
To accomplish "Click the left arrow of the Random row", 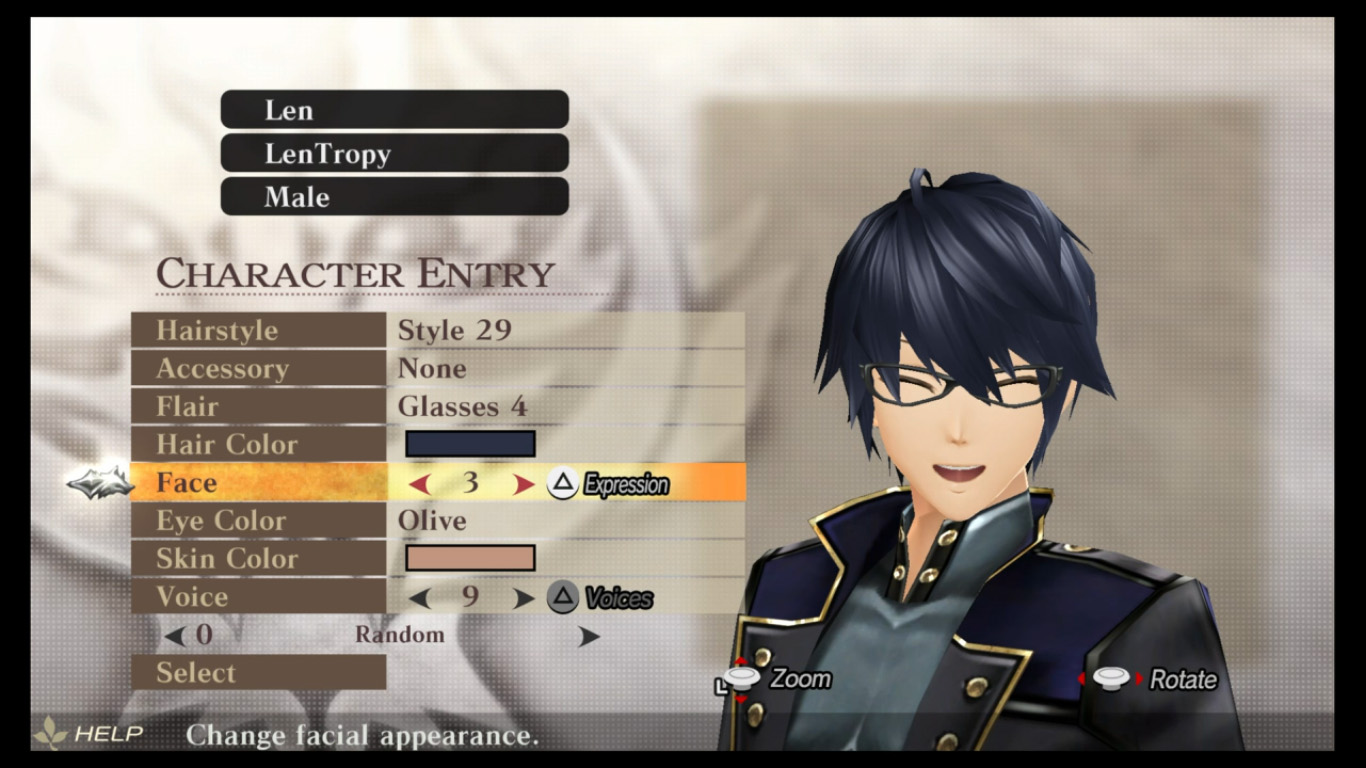I will tap(175, 635).
